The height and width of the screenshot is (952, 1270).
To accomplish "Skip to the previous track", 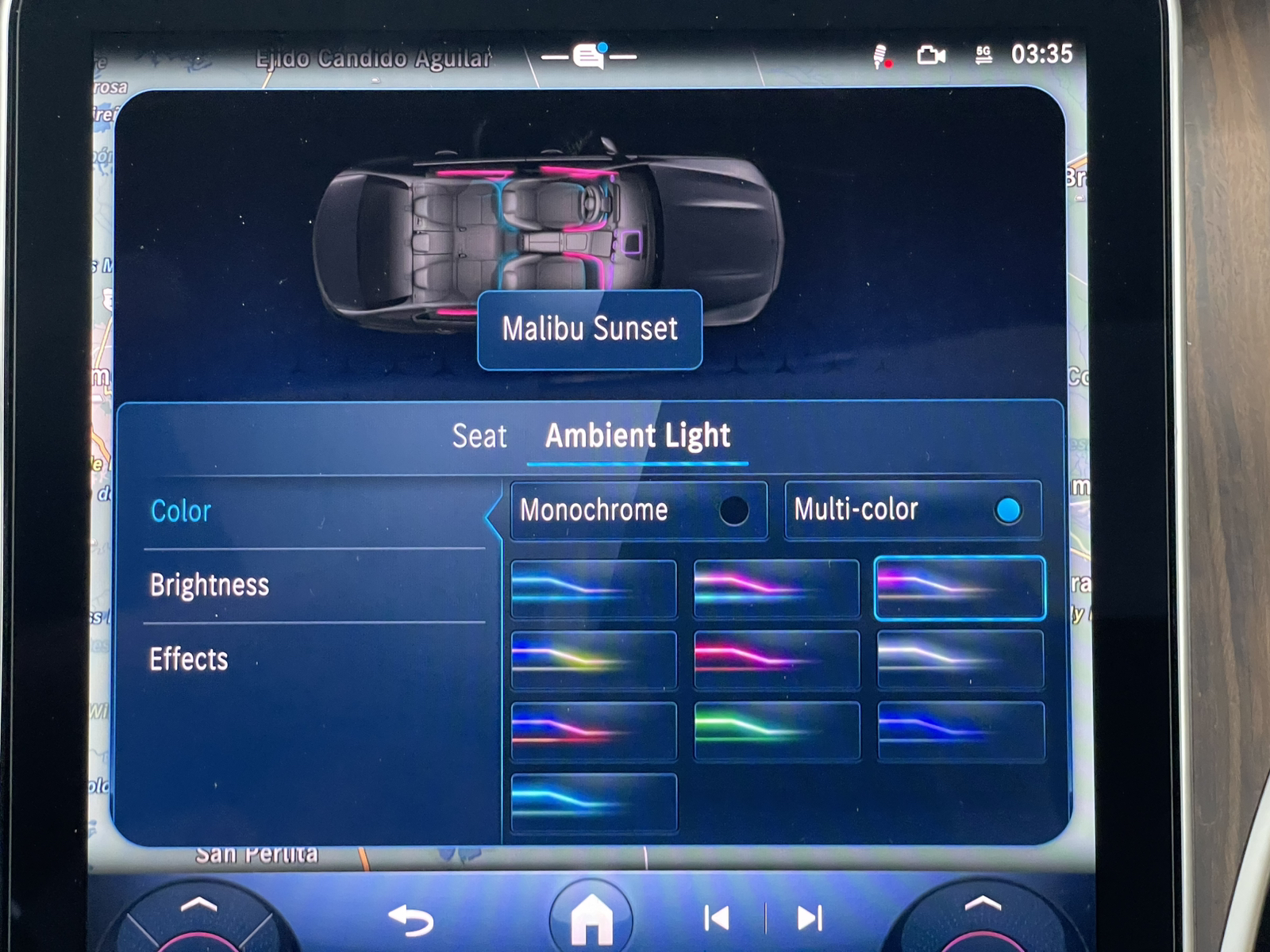I will pyautogui.click(x=717, y=919).
